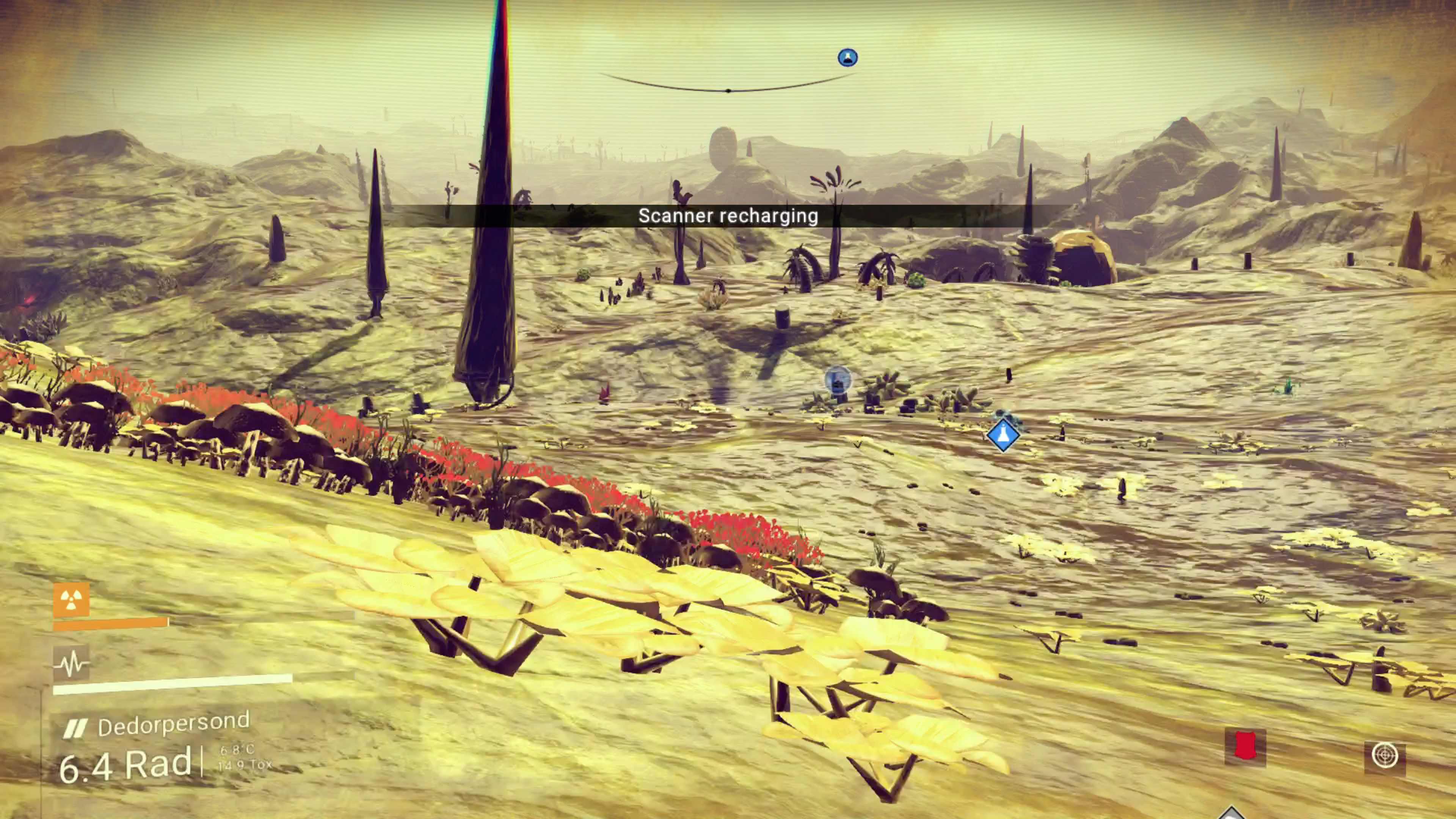The width and height of the screenshot is (1456, 819).
Task: Select the blue diamond flask waypoint marker
Action: tap(1003, 435)
